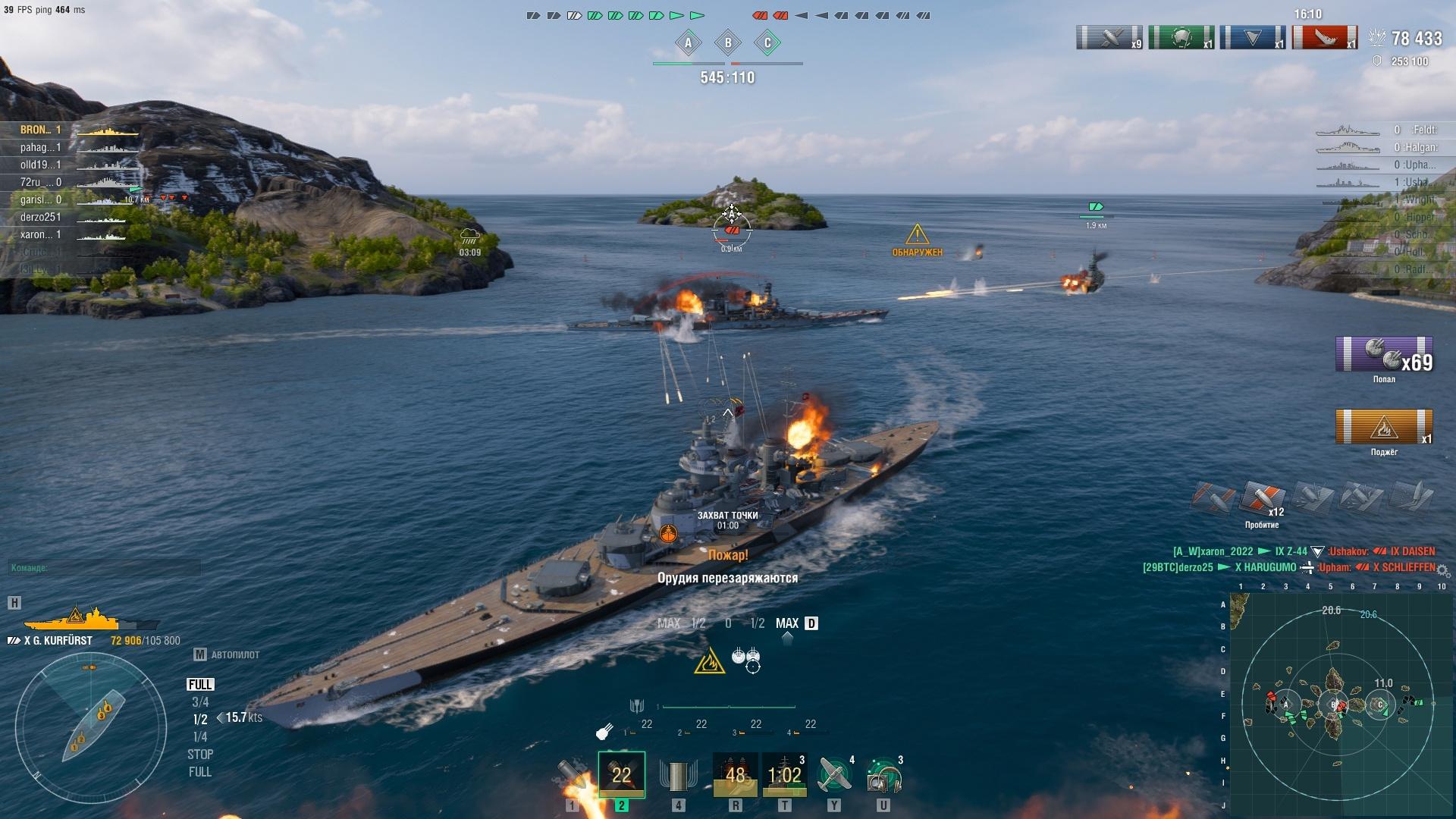Activate the Damage Control Party consumable
The width and height of the screenshot is (1456, 819).
tap(735, 775)
